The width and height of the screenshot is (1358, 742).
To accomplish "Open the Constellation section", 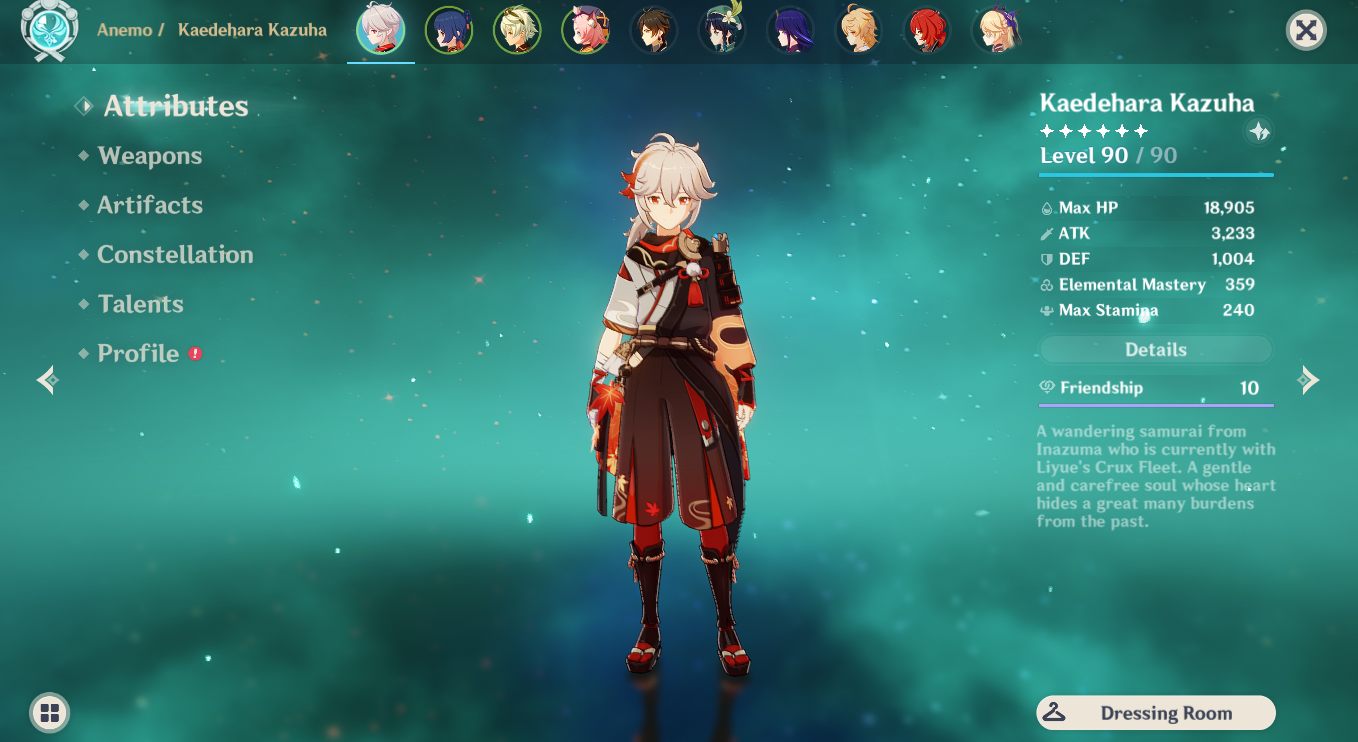I will click(174, 255).
